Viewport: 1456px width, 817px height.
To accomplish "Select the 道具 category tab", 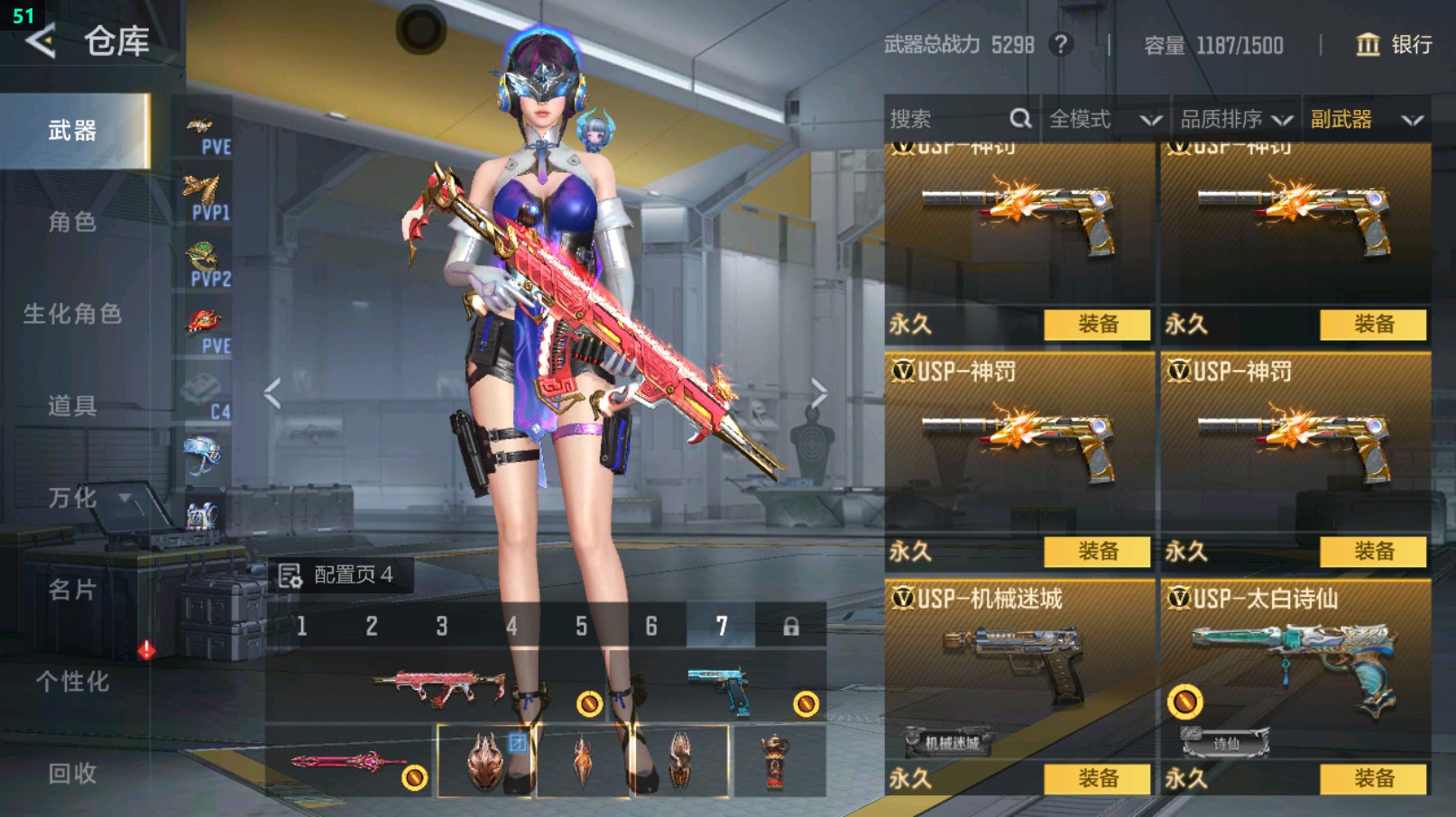I will (x=72, y=406).
